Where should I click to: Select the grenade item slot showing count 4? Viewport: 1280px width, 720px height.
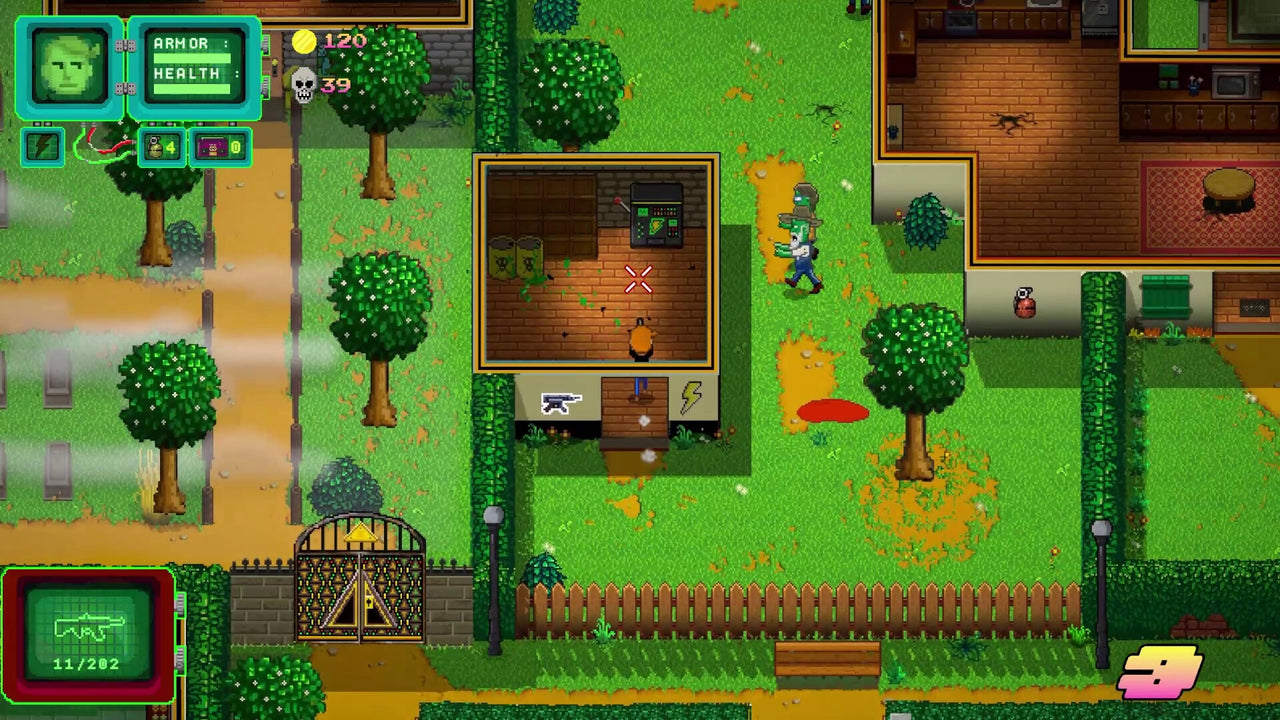tap(160, 147)
